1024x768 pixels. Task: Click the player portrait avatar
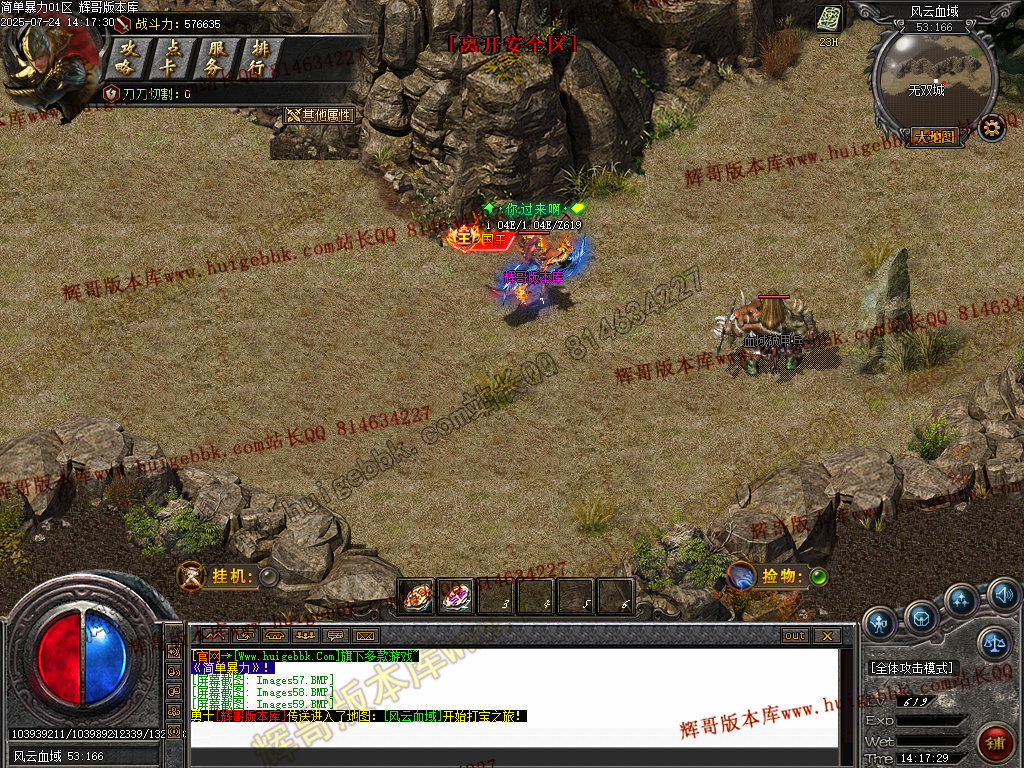[45, 65]
